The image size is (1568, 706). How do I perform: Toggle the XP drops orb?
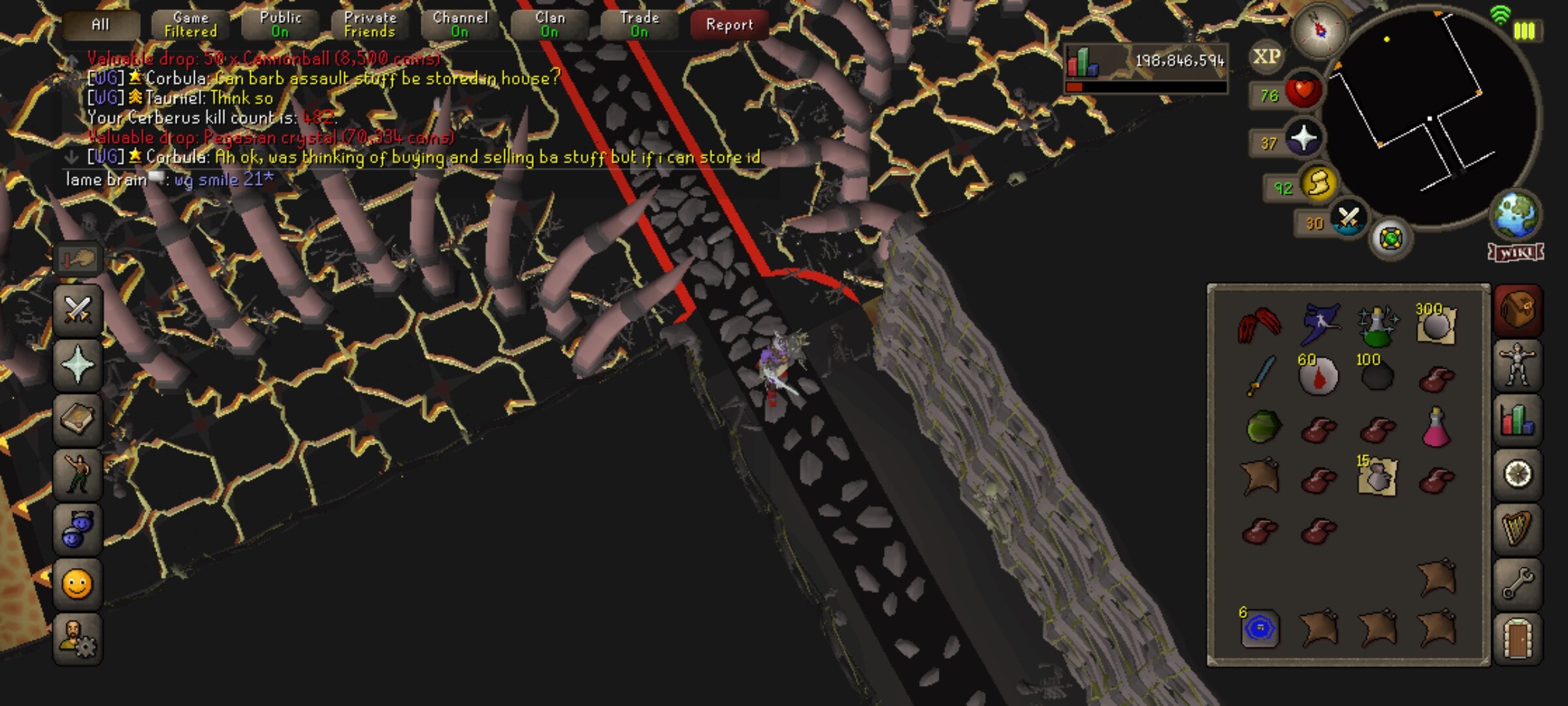tap(1266, 57)
